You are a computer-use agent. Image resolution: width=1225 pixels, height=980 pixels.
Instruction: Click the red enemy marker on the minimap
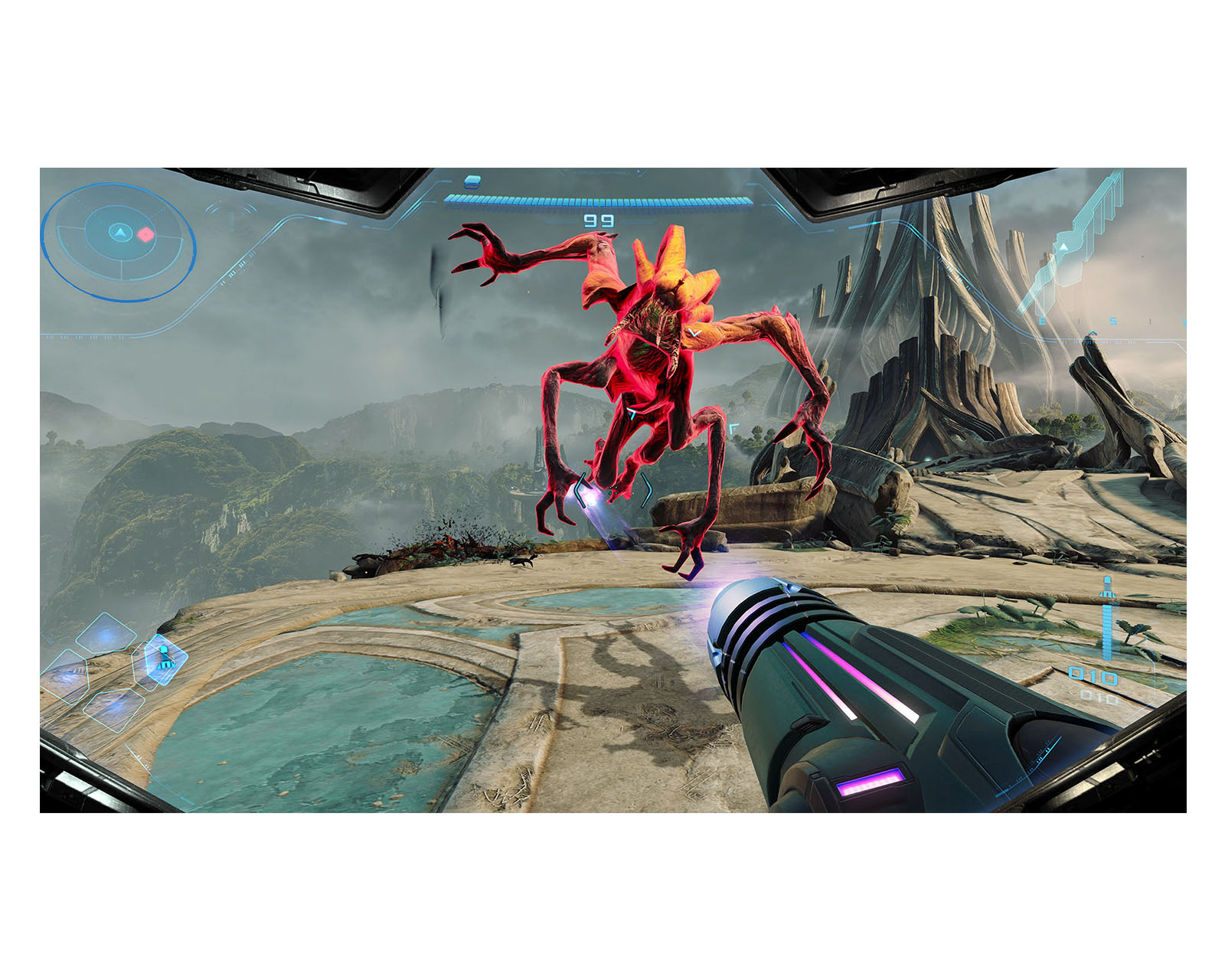pyautogui.click(x=145, y=234)
